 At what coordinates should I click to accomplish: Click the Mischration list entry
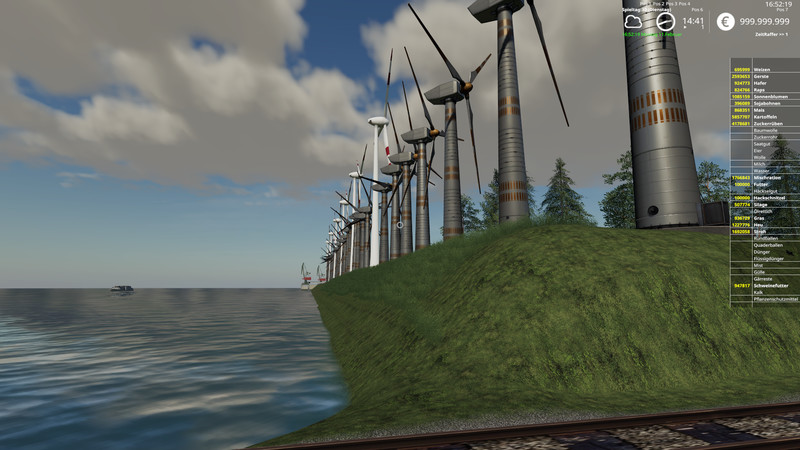click(765, 178)
